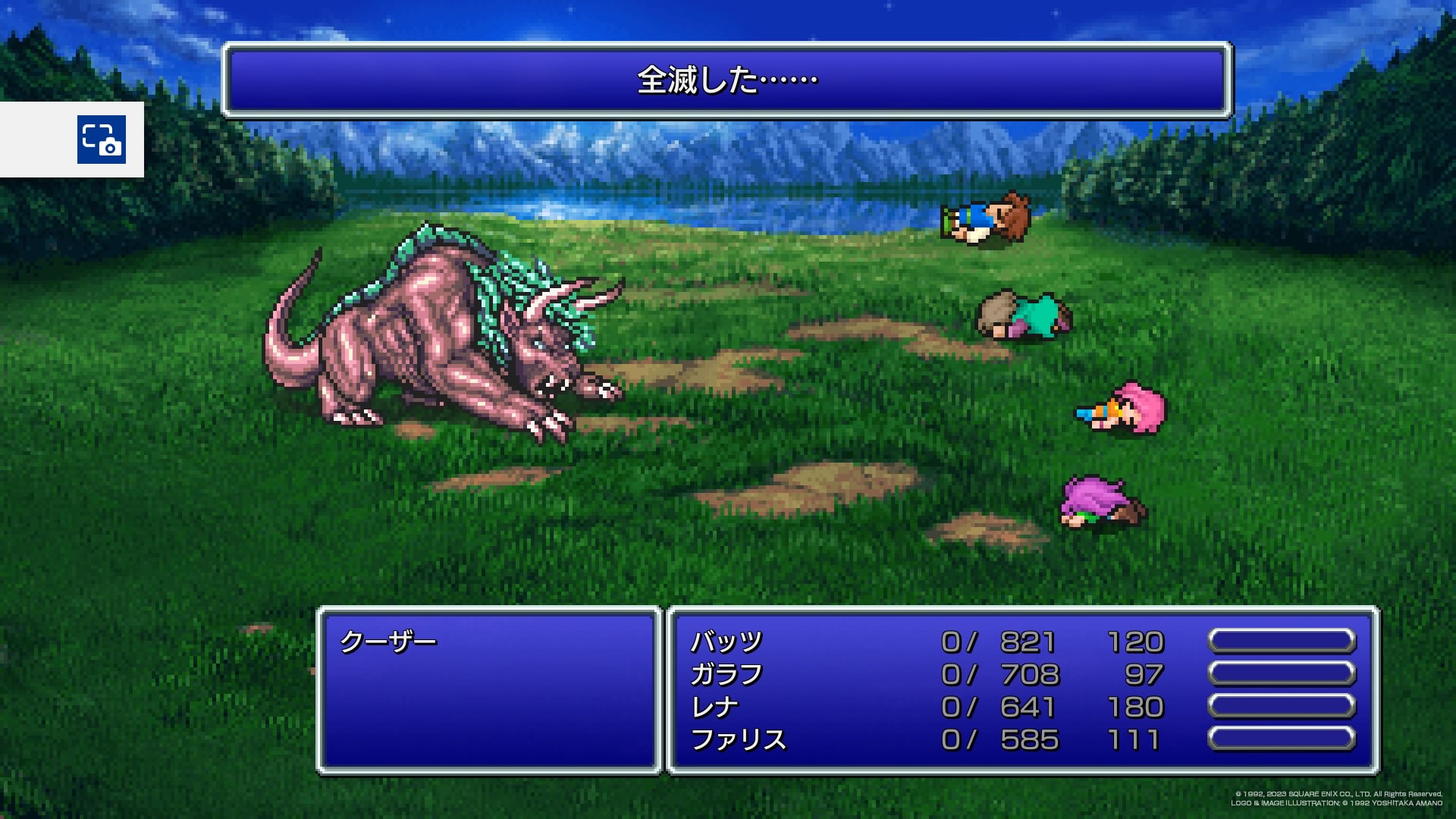This screenshot has height=819, width=1456.
Task: Choose party member バッツ in the status list
Action: point(726,642)
